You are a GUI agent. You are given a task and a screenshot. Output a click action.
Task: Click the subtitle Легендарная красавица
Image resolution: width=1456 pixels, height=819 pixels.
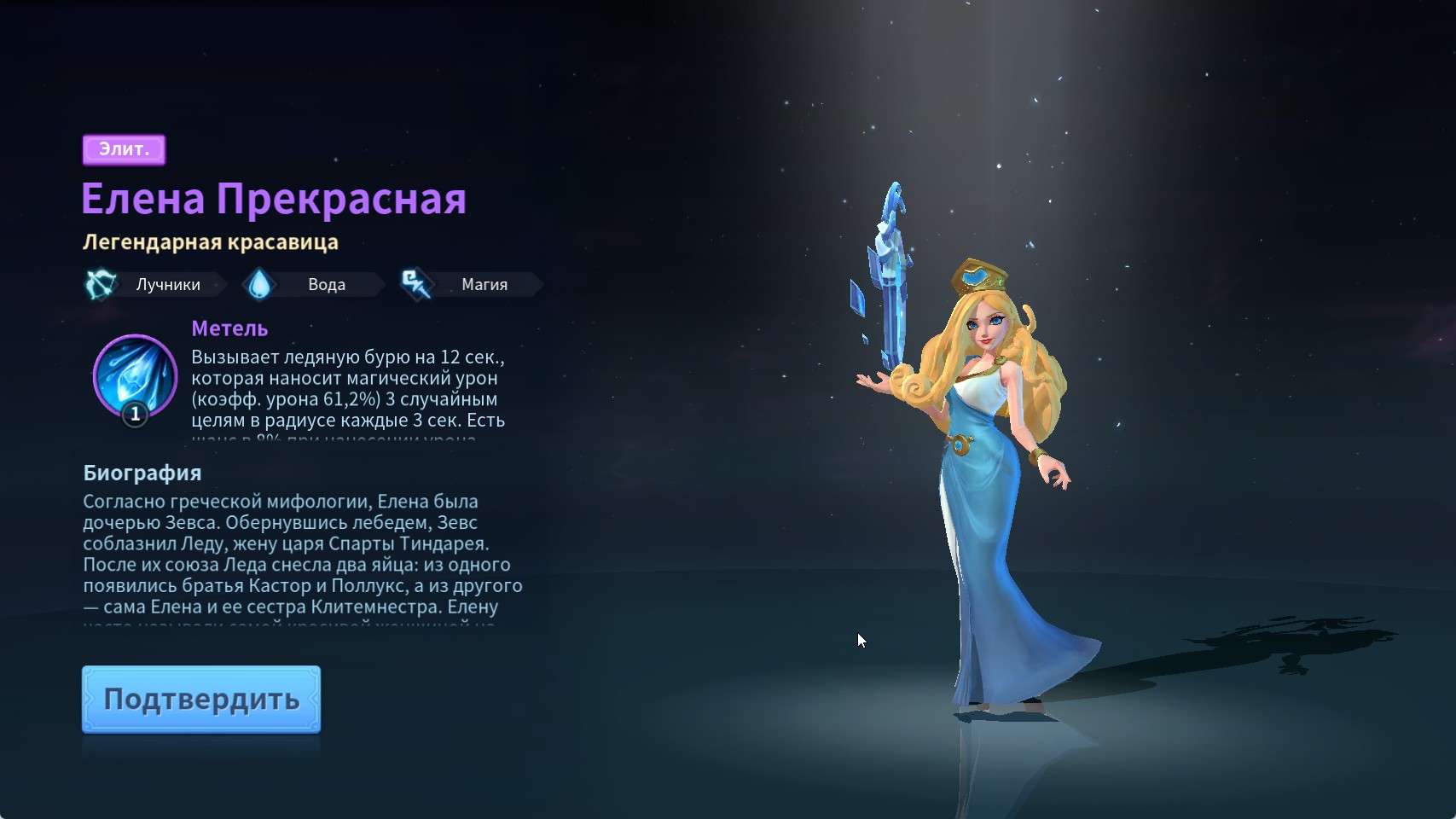[210, 241]
